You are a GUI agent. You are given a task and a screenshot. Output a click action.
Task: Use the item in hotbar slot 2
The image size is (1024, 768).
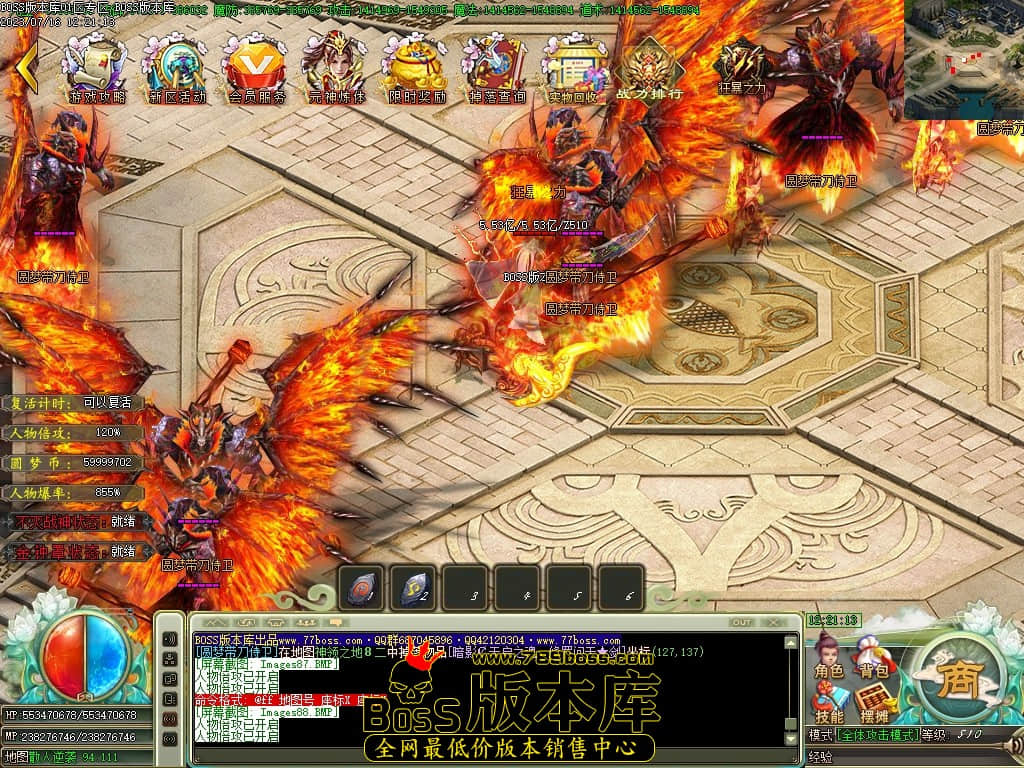click(x=413, y=589)
